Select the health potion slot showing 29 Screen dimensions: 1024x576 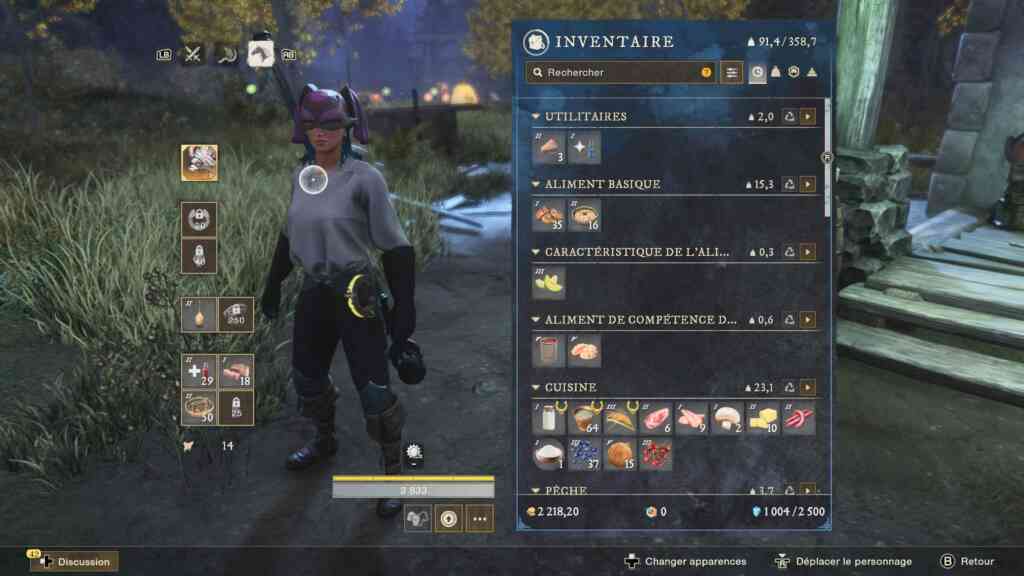tap(199, 371)
